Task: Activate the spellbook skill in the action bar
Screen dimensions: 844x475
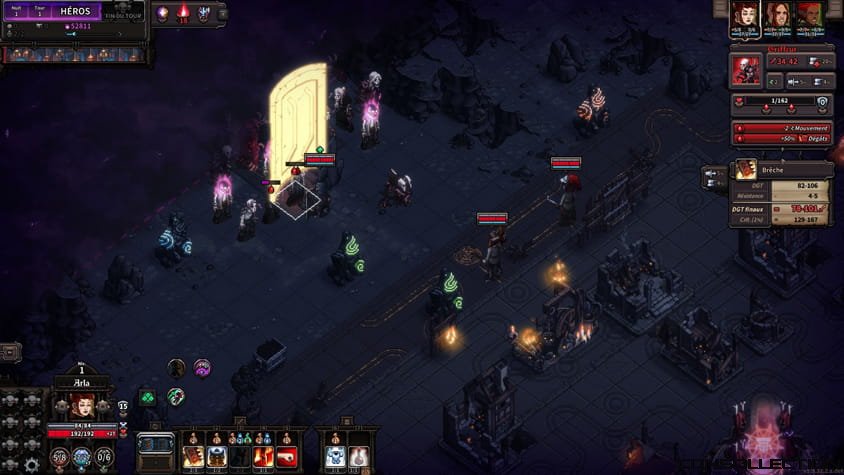Action: pos(192,457)
